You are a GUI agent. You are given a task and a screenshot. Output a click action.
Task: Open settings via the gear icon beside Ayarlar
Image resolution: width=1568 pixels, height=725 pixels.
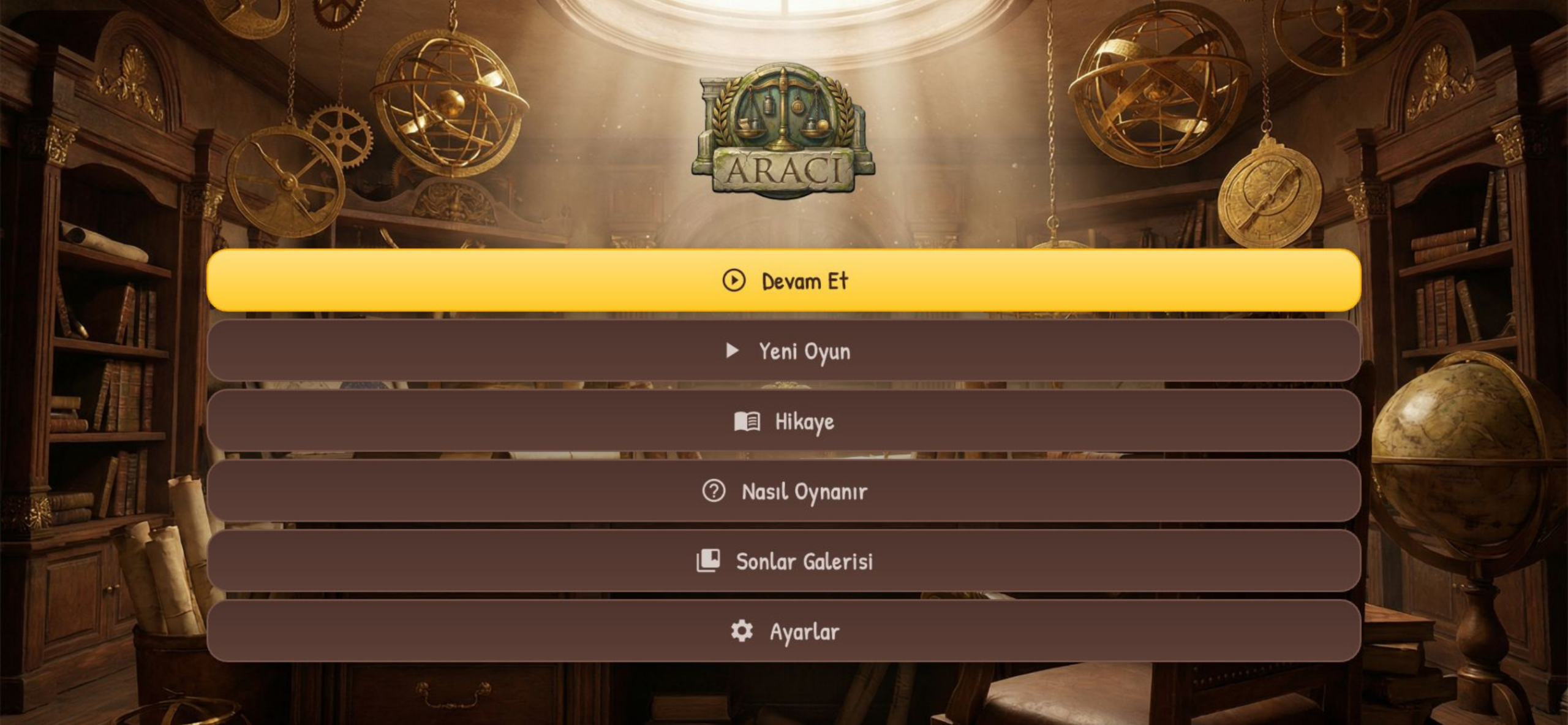coord(741,630)
